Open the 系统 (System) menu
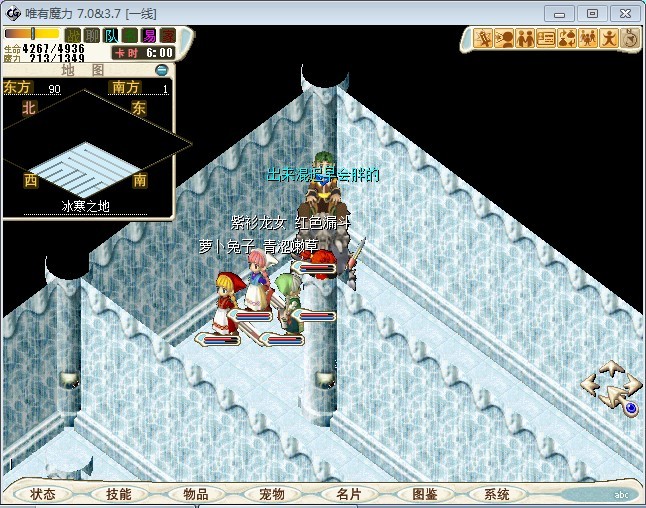The width and height of the screenshot is (646, 508). coord(497,494)
